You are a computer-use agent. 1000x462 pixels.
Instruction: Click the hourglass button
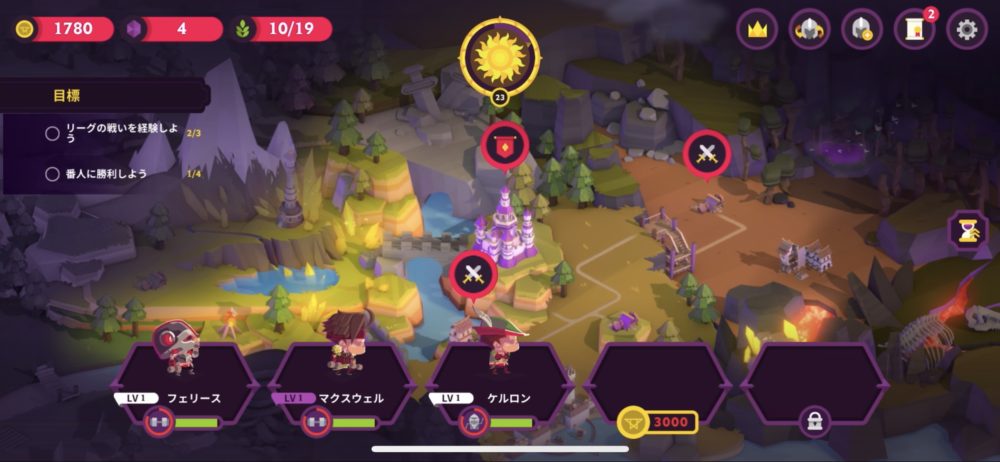coord(968,231)
